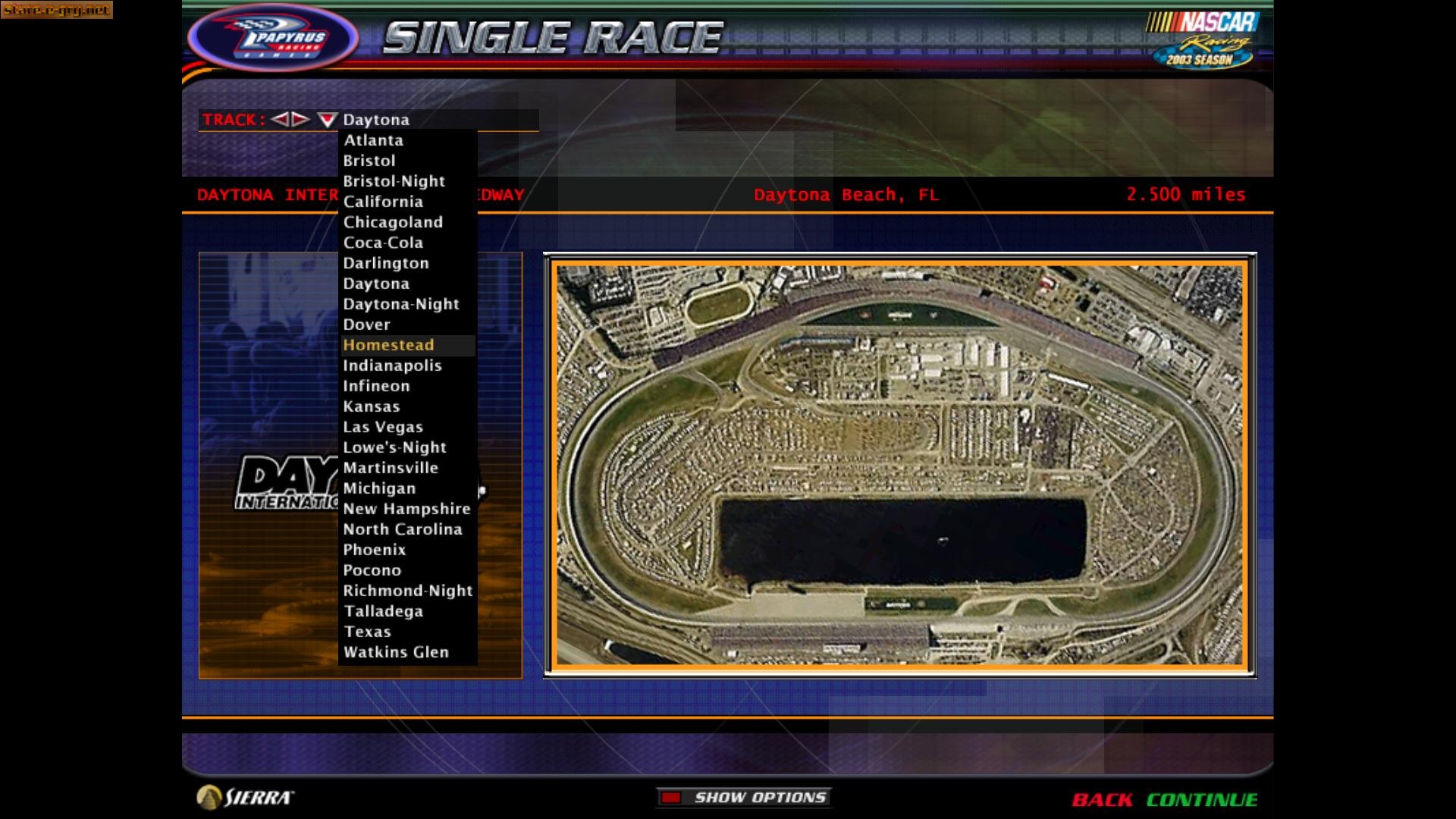
Task: Select Bristol-Night in the track list
Action: click(x=394, y=181)
